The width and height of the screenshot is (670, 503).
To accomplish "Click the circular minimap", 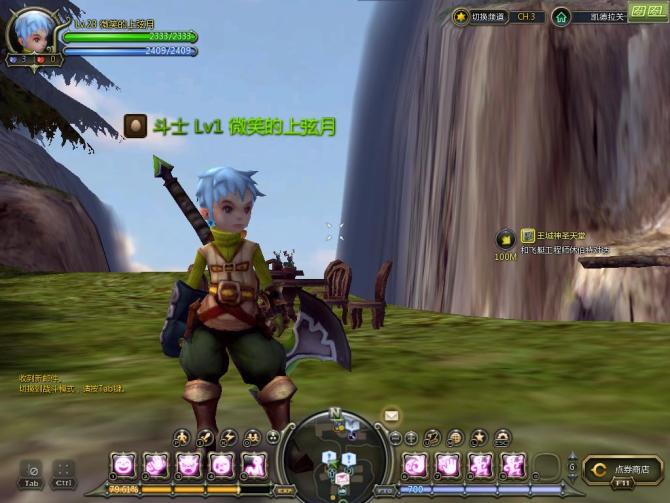I will 335,457.
